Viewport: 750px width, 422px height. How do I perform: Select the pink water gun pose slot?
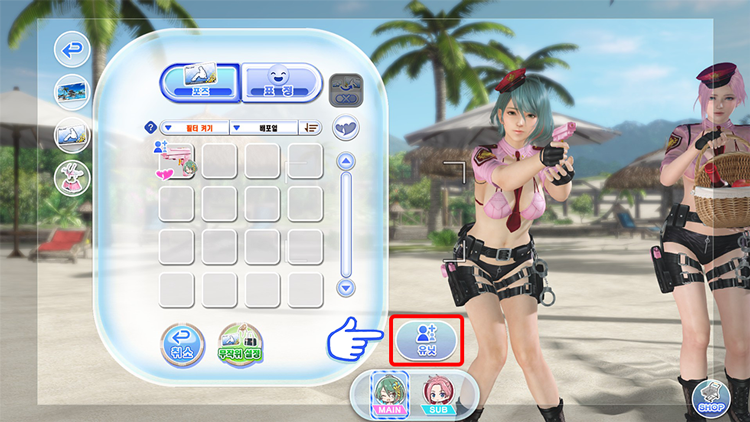click(175, 161)
